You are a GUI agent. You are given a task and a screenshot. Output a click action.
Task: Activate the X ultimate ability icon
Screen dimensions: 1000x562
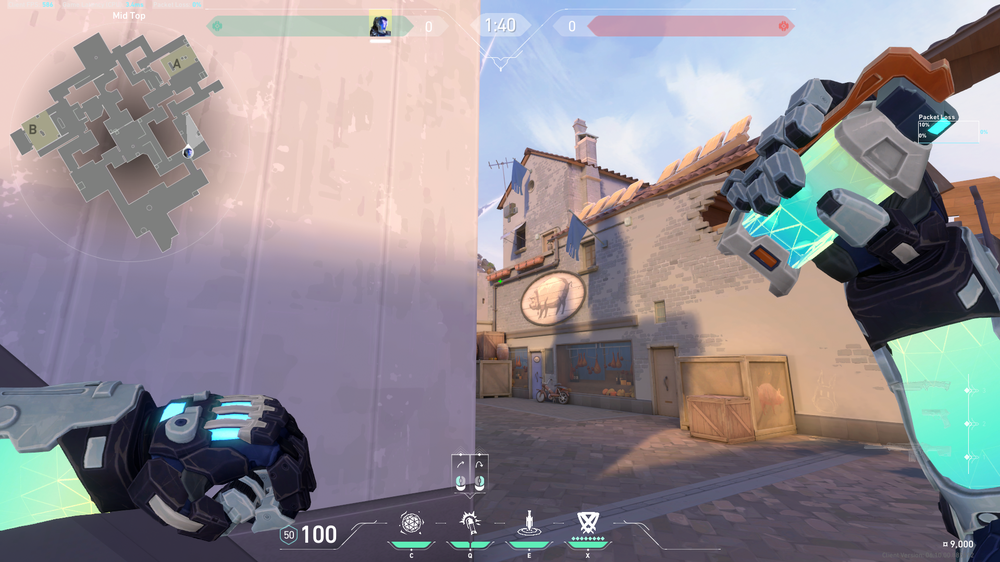587,522
